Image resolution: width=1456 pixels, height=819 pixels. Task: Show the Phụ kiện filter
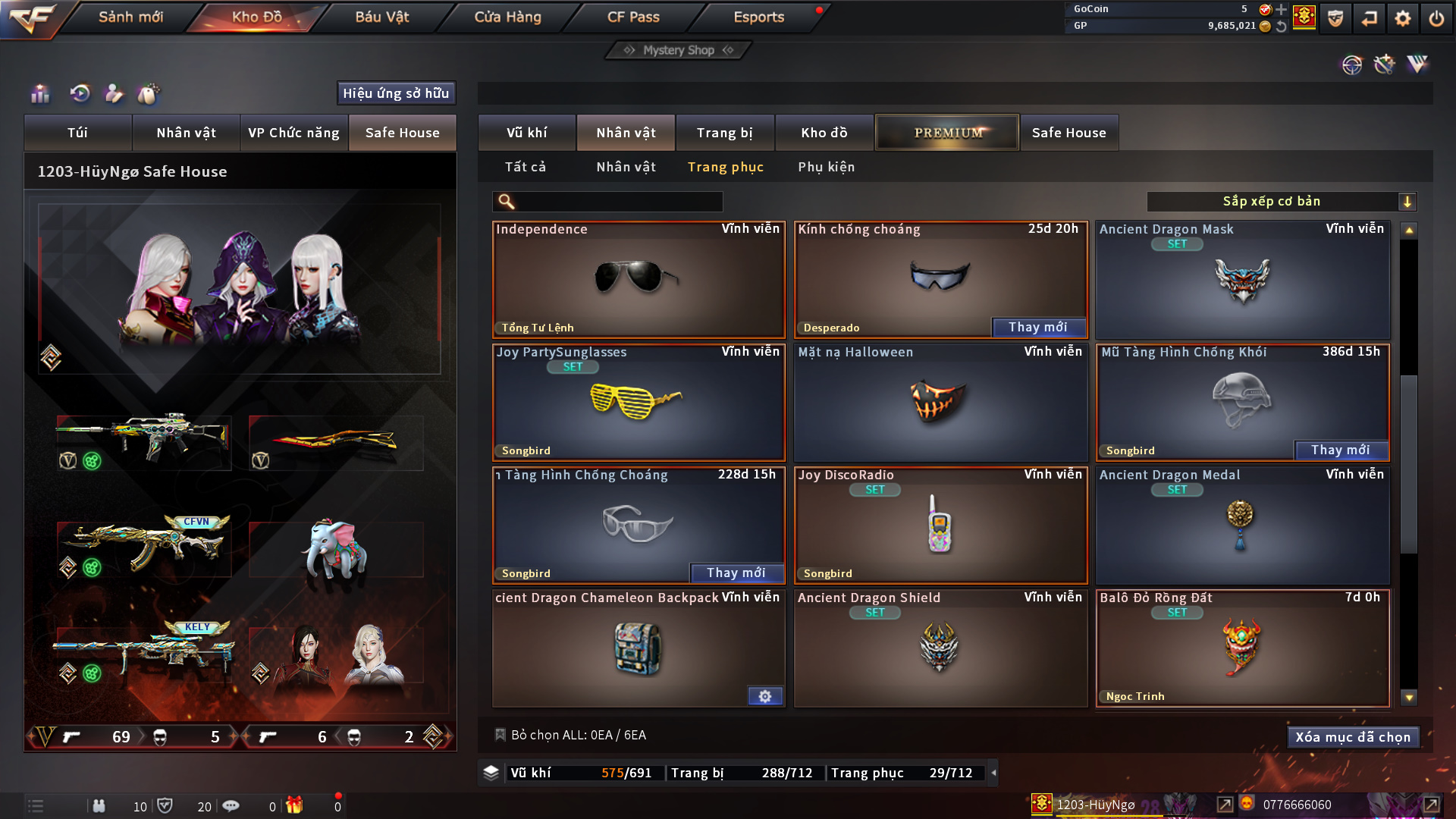826,167
